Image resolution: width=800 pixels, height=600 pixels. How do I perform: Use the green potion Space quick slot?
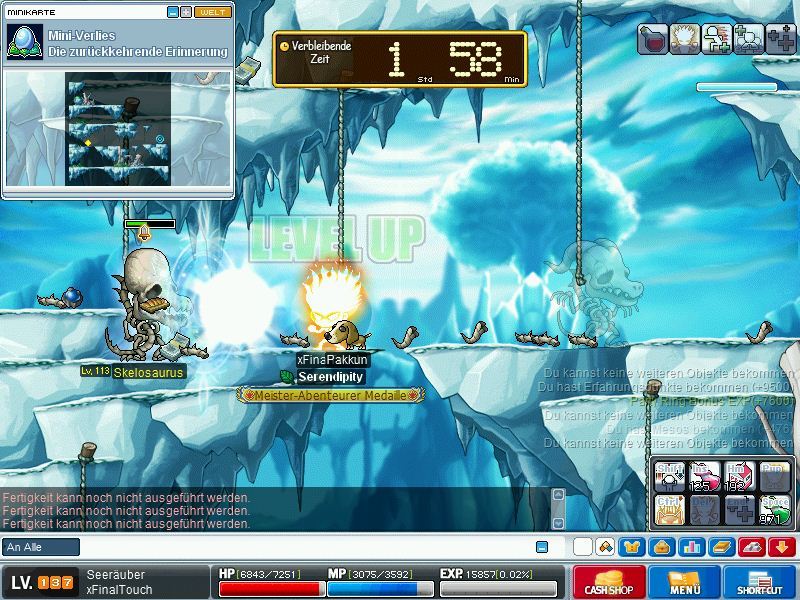[x=774, y=510]
